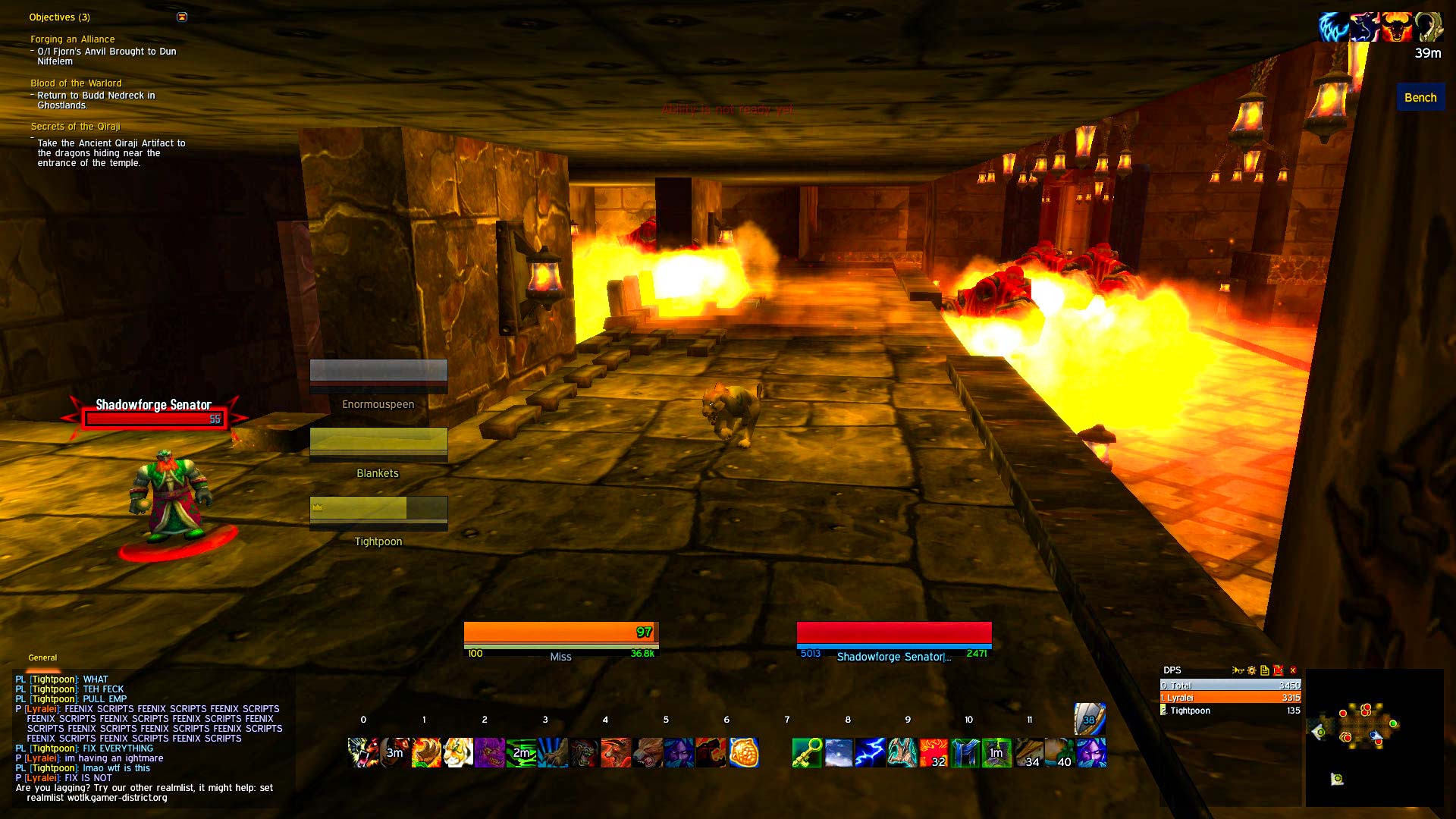Open the Forging an Alliance quest
1456x819 pixels.
click(x=73, y=39)
